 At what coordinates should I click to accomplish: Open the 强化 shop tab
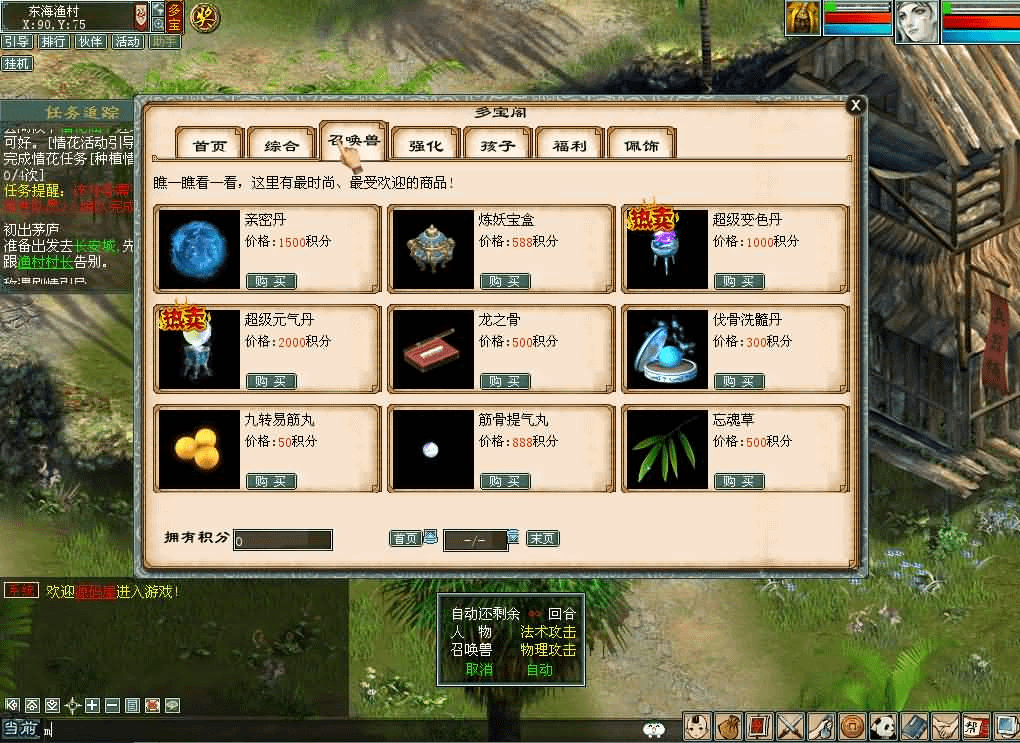[x=426, y=145]
